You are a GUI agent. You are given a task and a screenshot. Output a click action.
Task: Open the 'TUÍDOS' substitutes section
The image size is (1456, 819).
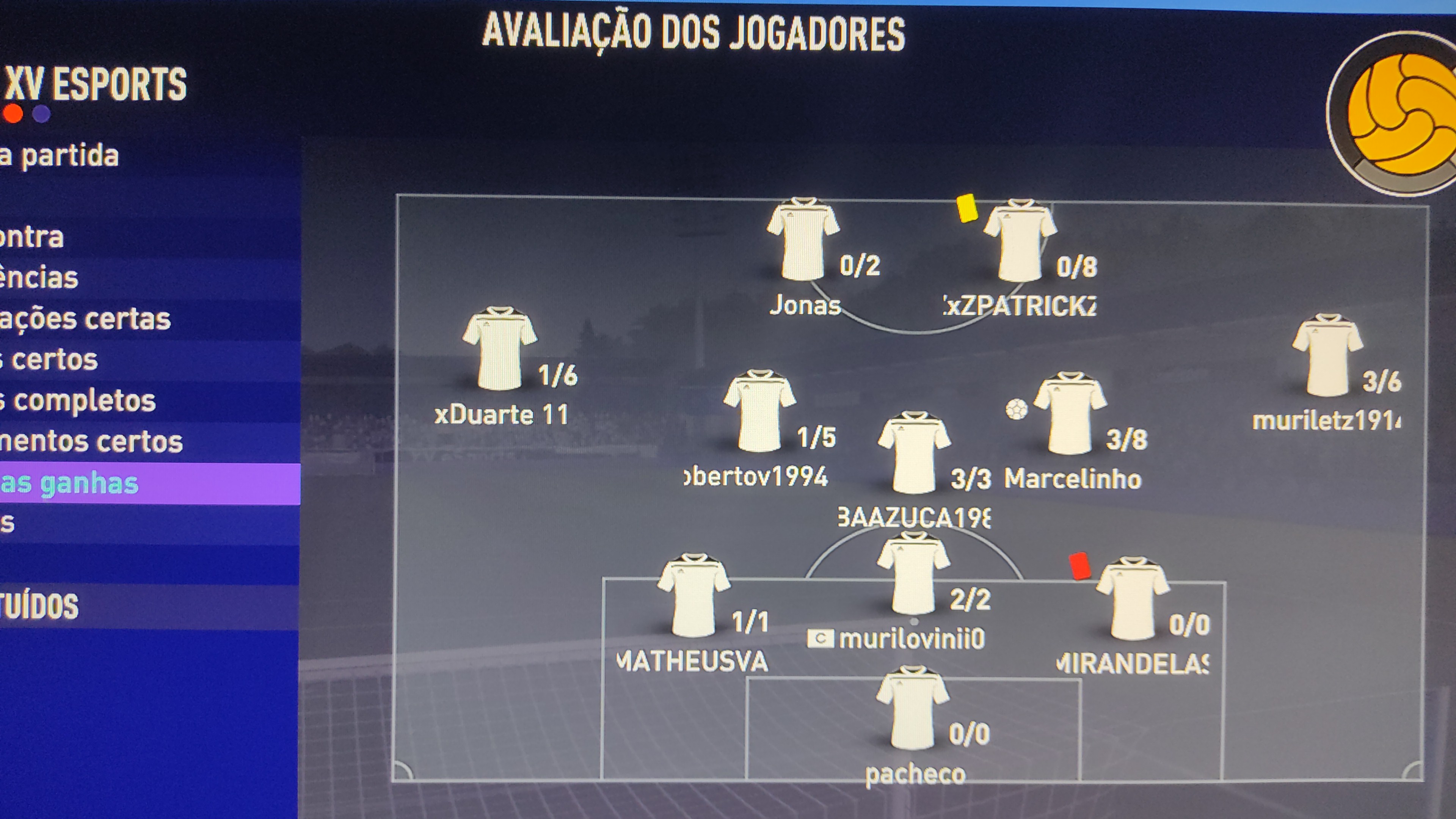click(x=39, y=607)
